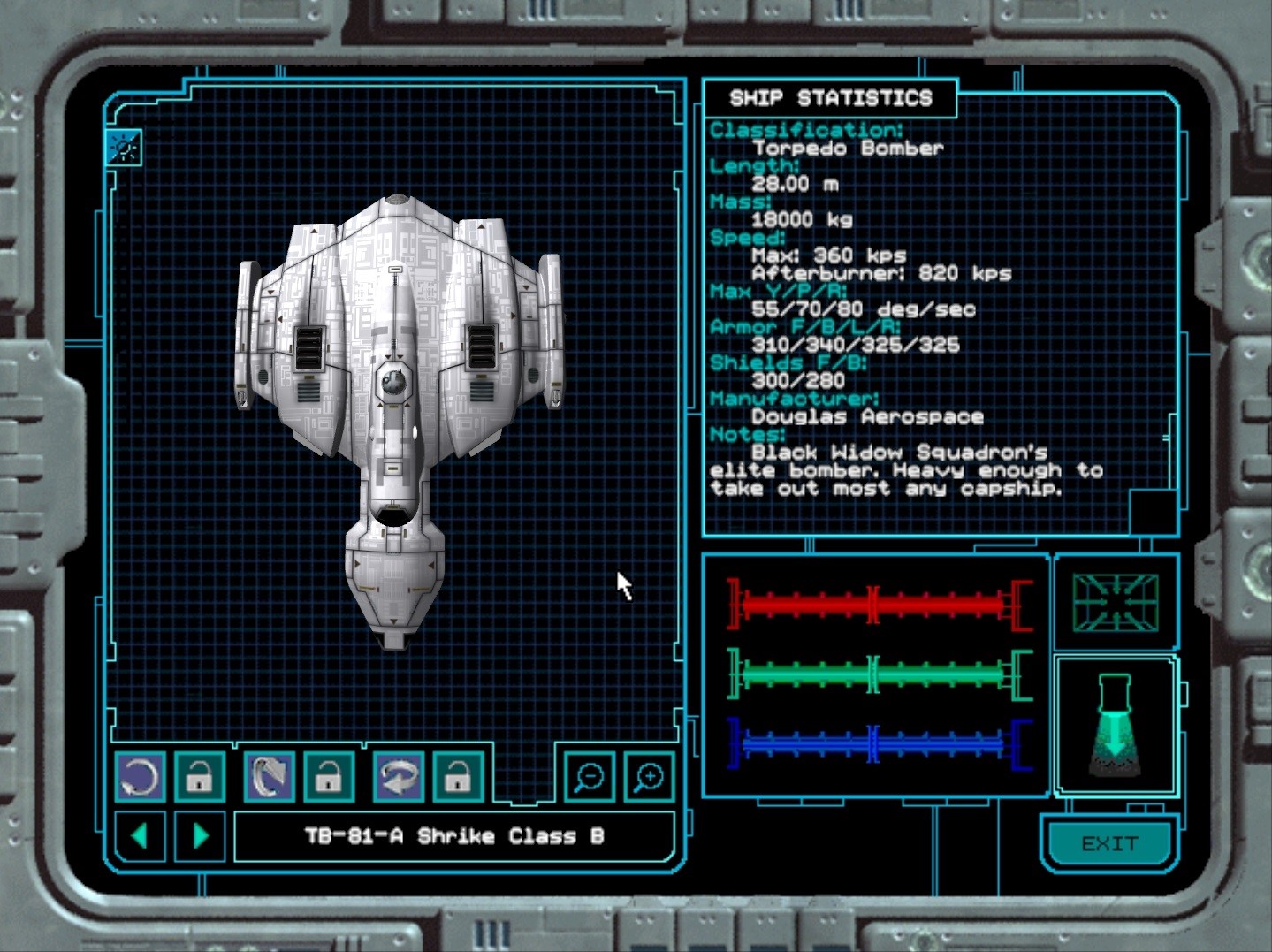Zoom out the ship model view

tap(589, 778)
